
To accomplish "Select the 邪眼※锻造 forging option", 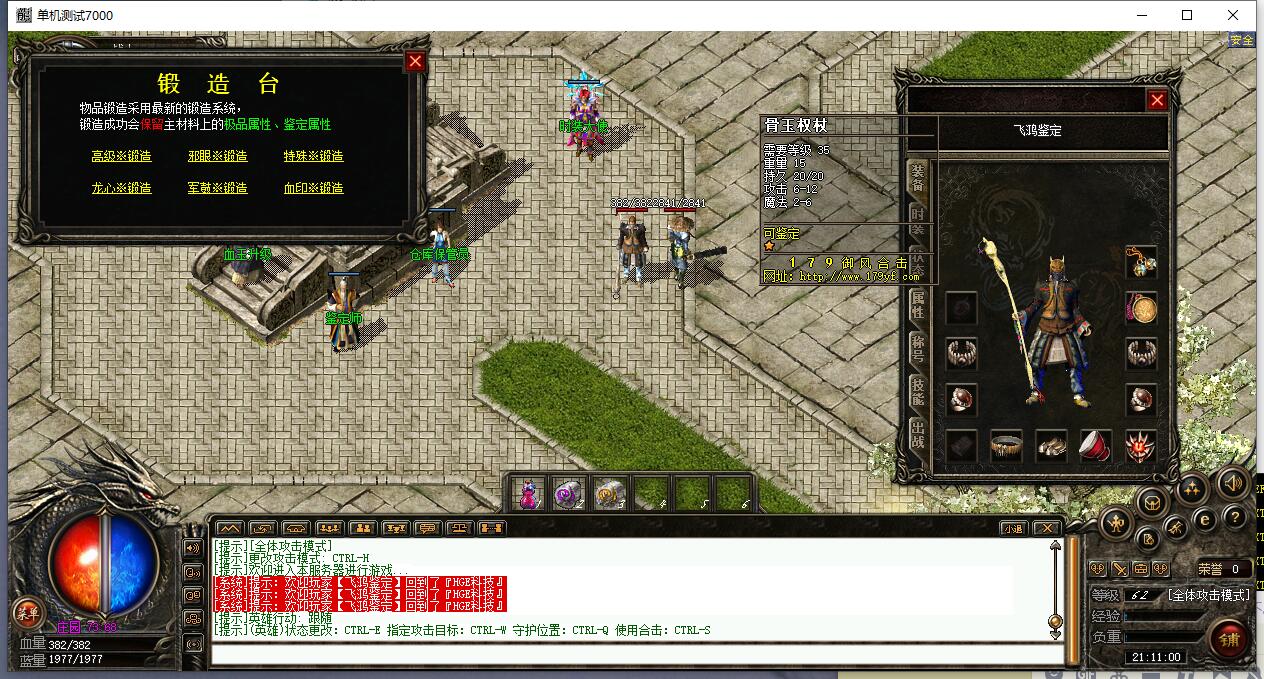I will 217,156.
